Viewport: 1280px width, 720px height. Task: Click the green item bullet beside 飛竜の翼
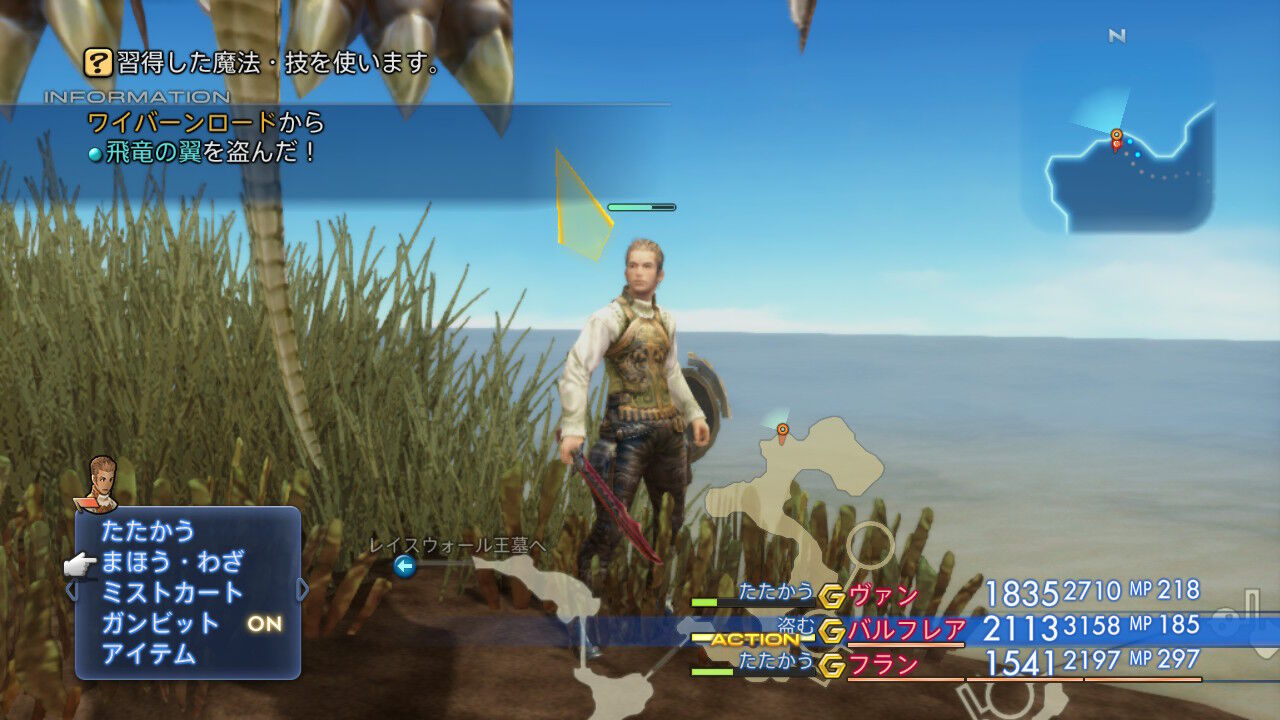95,154
